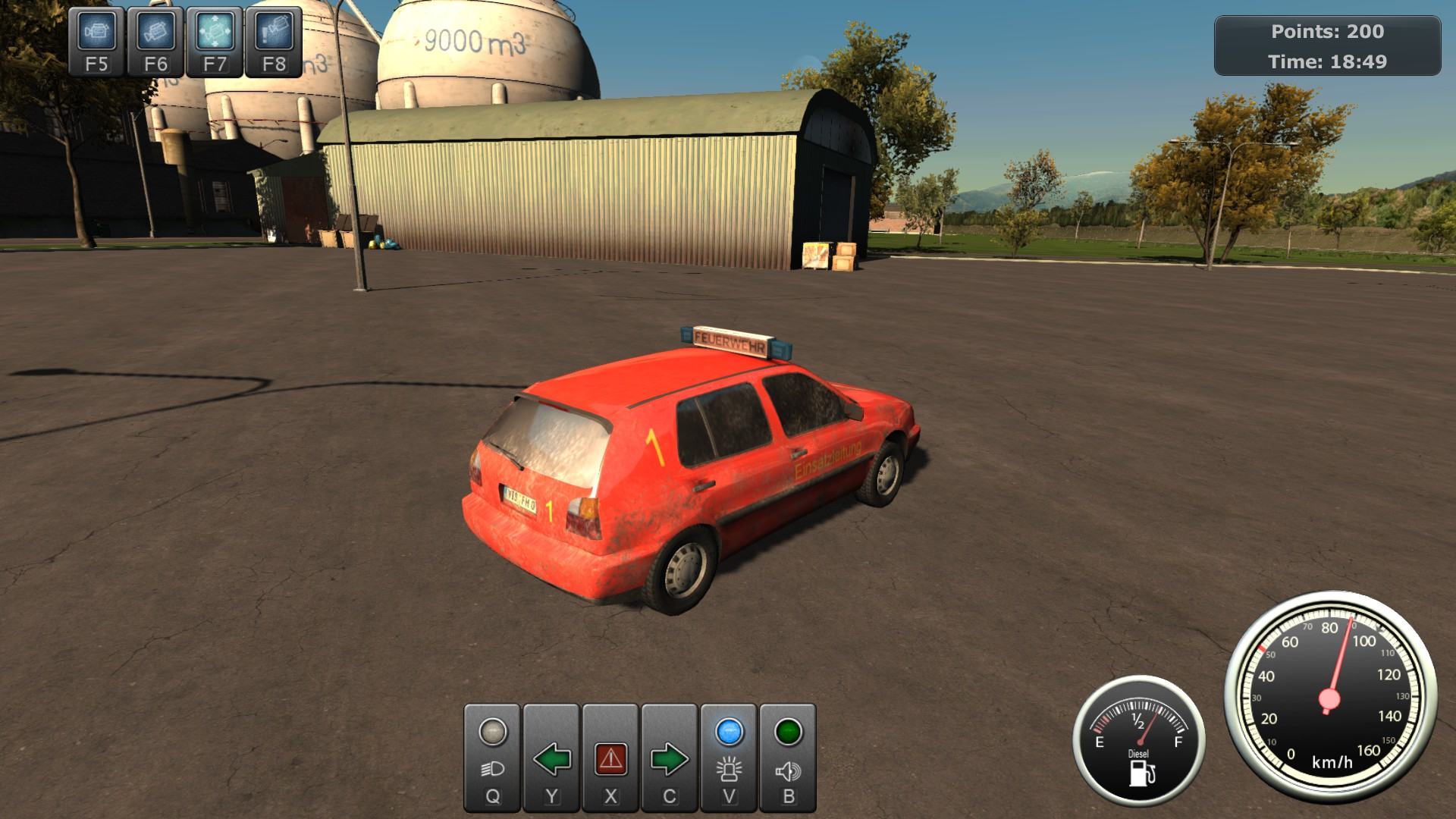Viewport: 1456px width, 819px height.
Task: Activate the left turn signal arrow
Action: (x=551, y=758)
